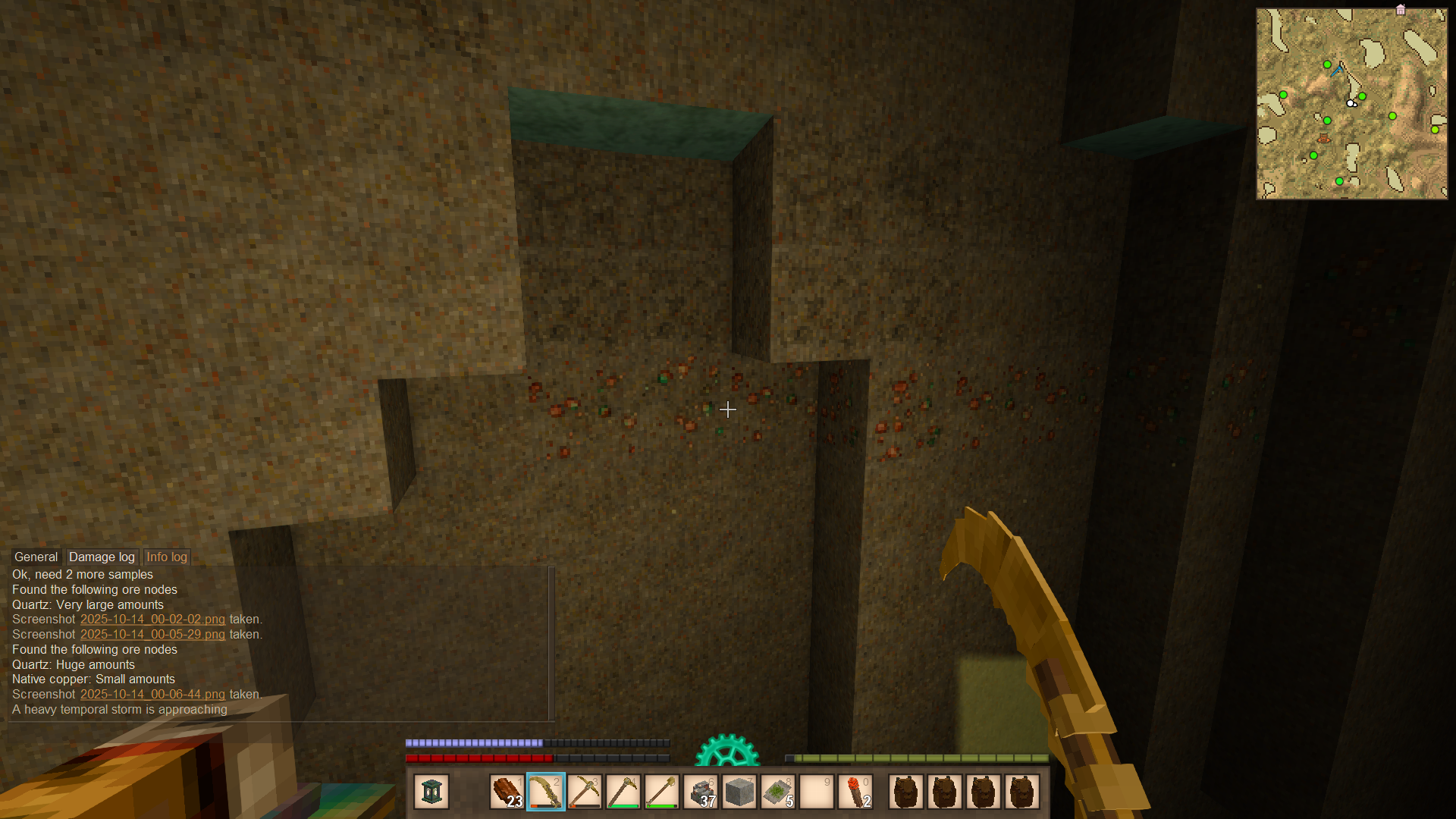Show the Info log tab
The width and height of the screenshot is (1456, 819).
[166, 557]
